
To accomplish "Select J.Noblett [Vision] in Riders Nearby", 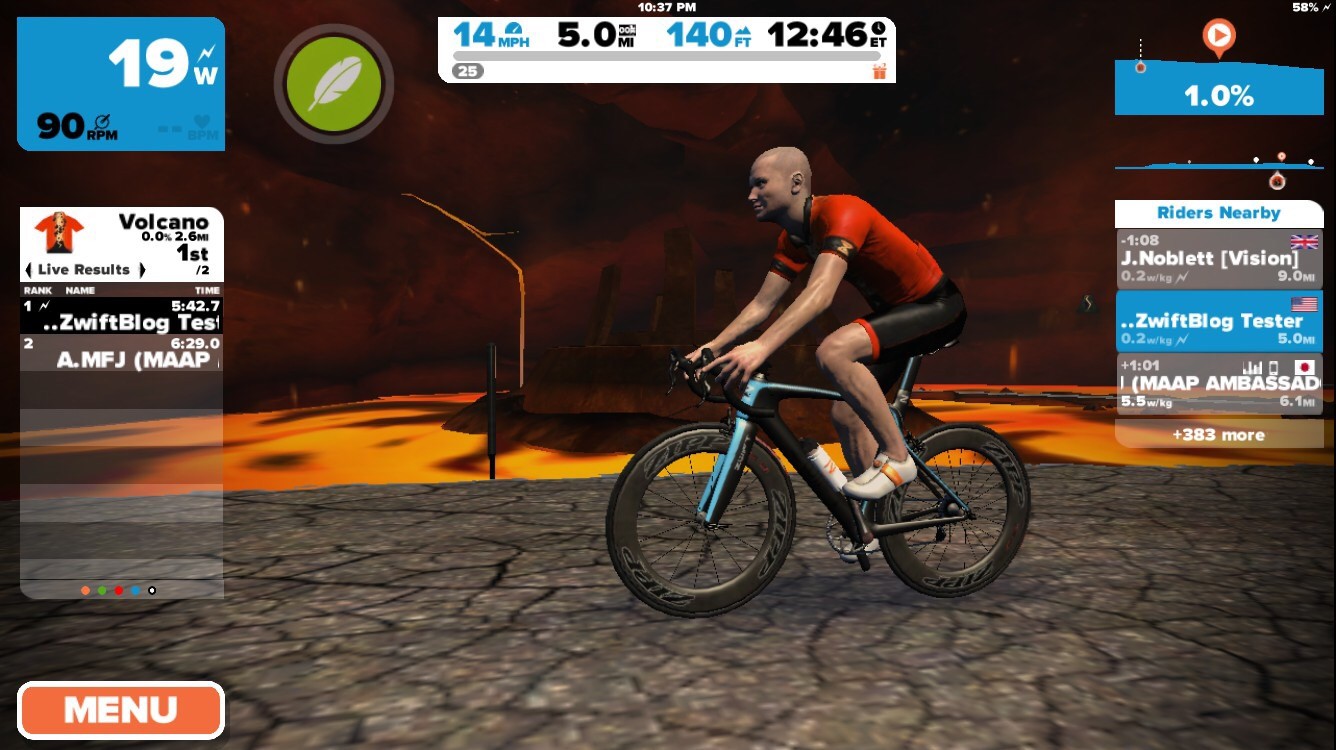I will [1218, 259].
